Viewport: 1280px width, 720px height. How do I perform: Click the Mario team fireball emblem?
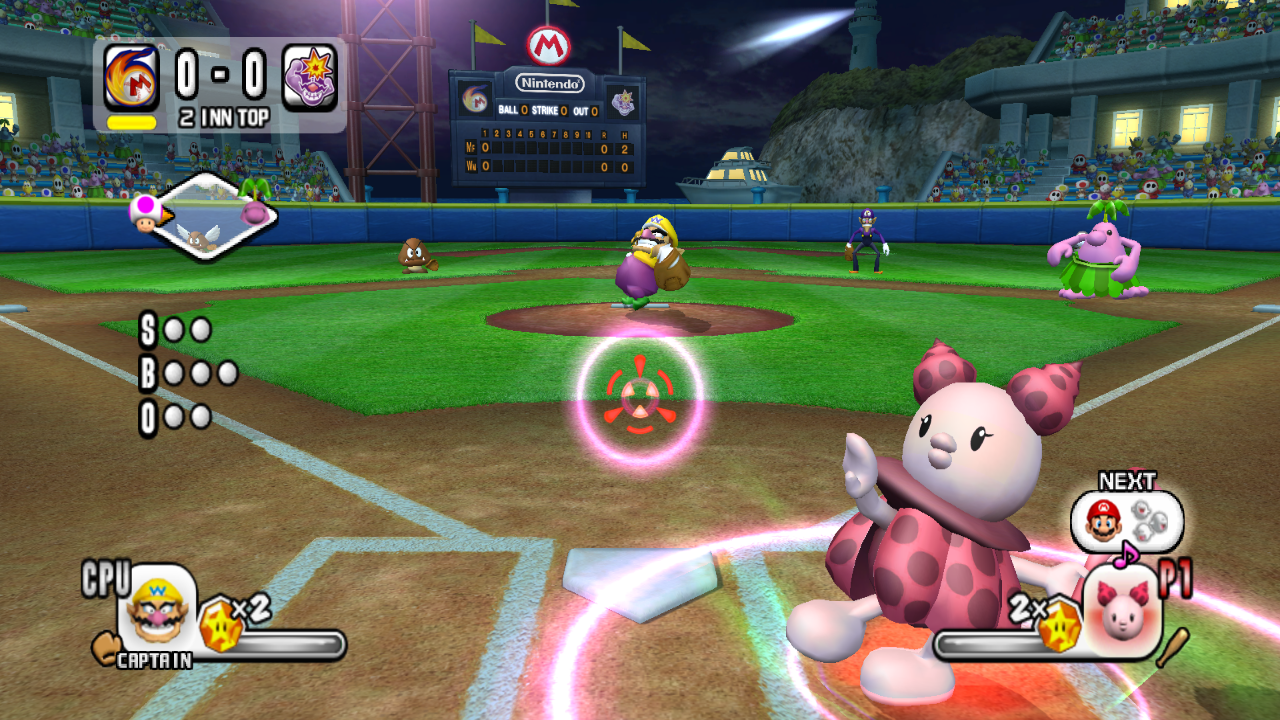coord(131,78)
